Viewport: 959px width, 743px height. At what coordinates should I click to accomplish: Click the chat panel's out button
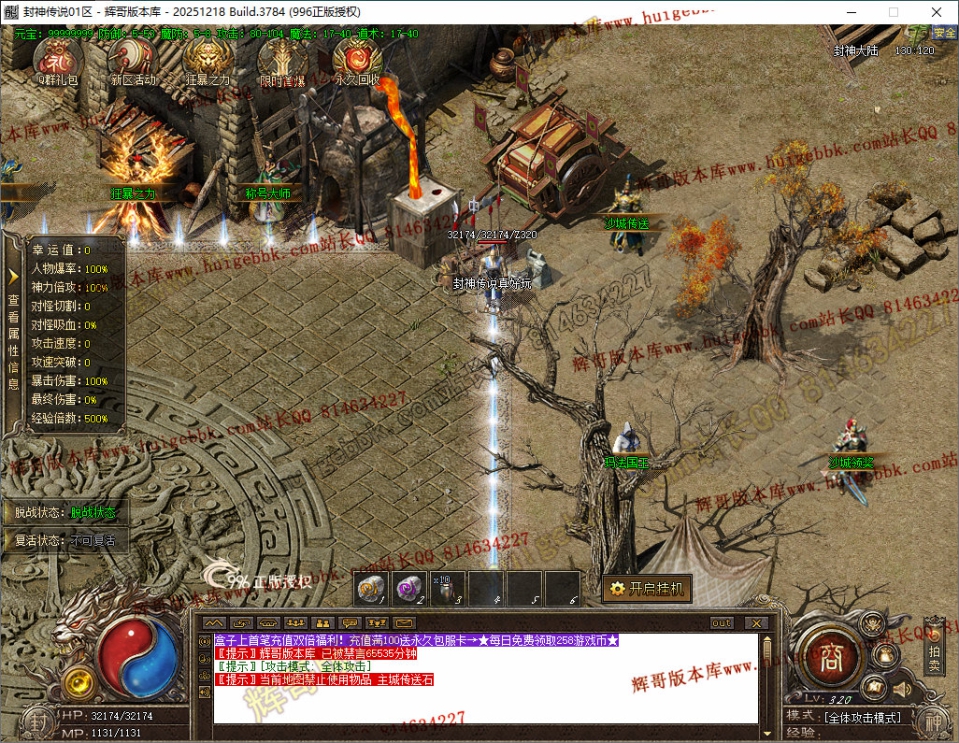(x=720, y=623)
